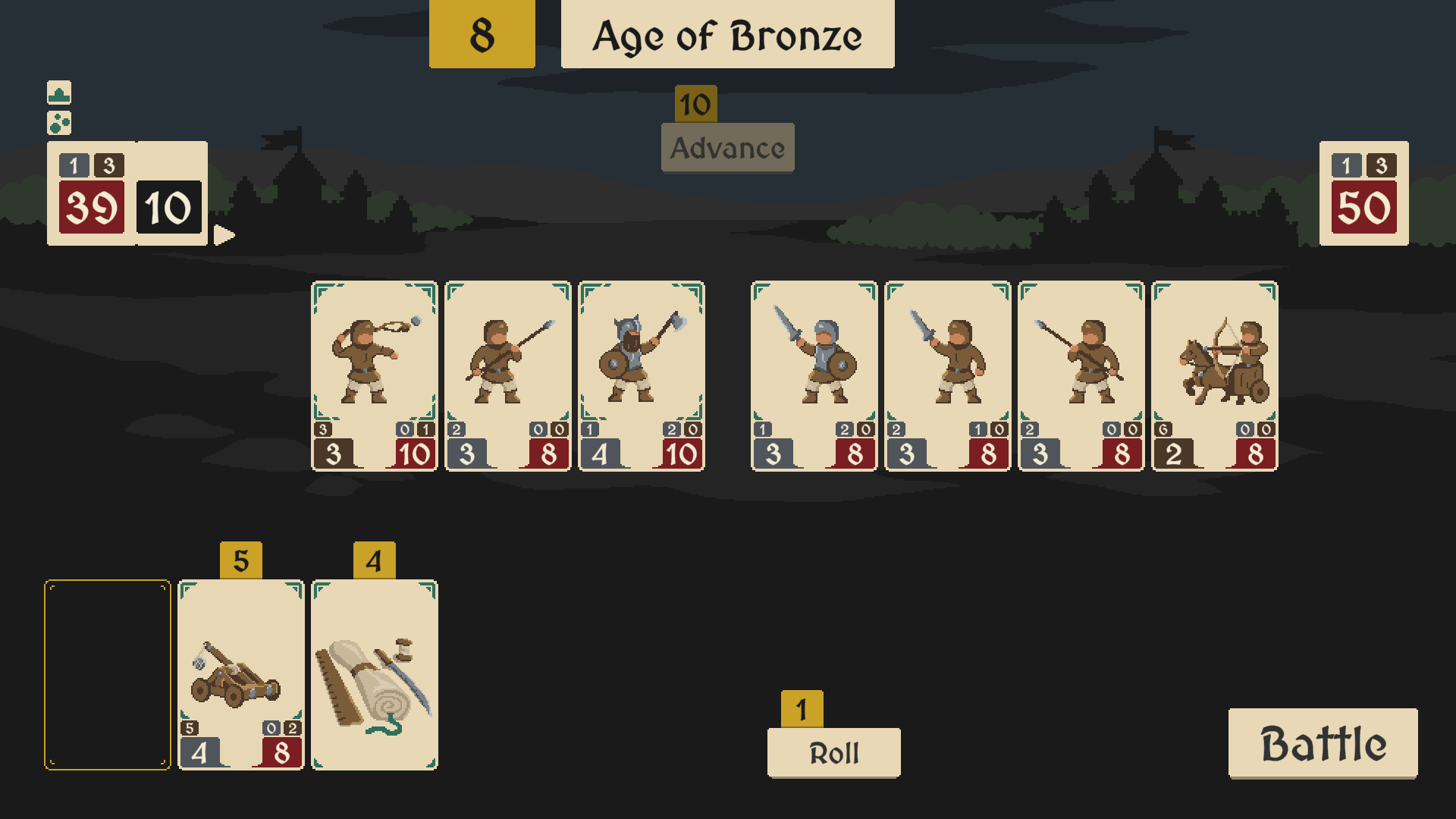Viewport: 1456px width, 819px height.
Task: Click Advance to progress to the next age
Action: pyautogui.click(x=726, y=148)
